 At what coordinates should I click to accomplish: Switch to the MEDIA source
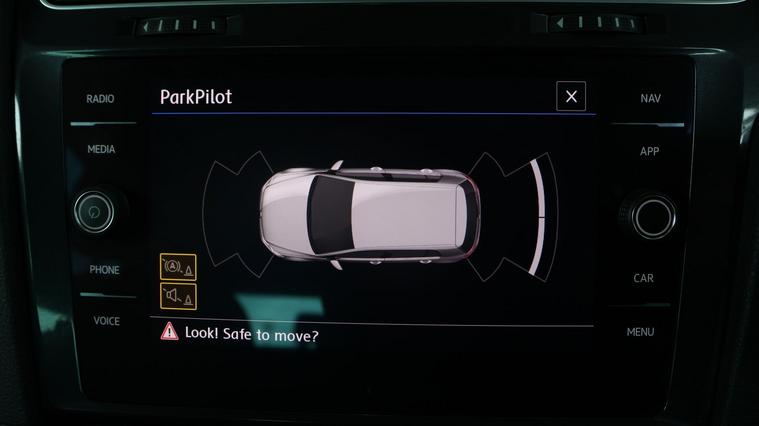pos(101,149)
